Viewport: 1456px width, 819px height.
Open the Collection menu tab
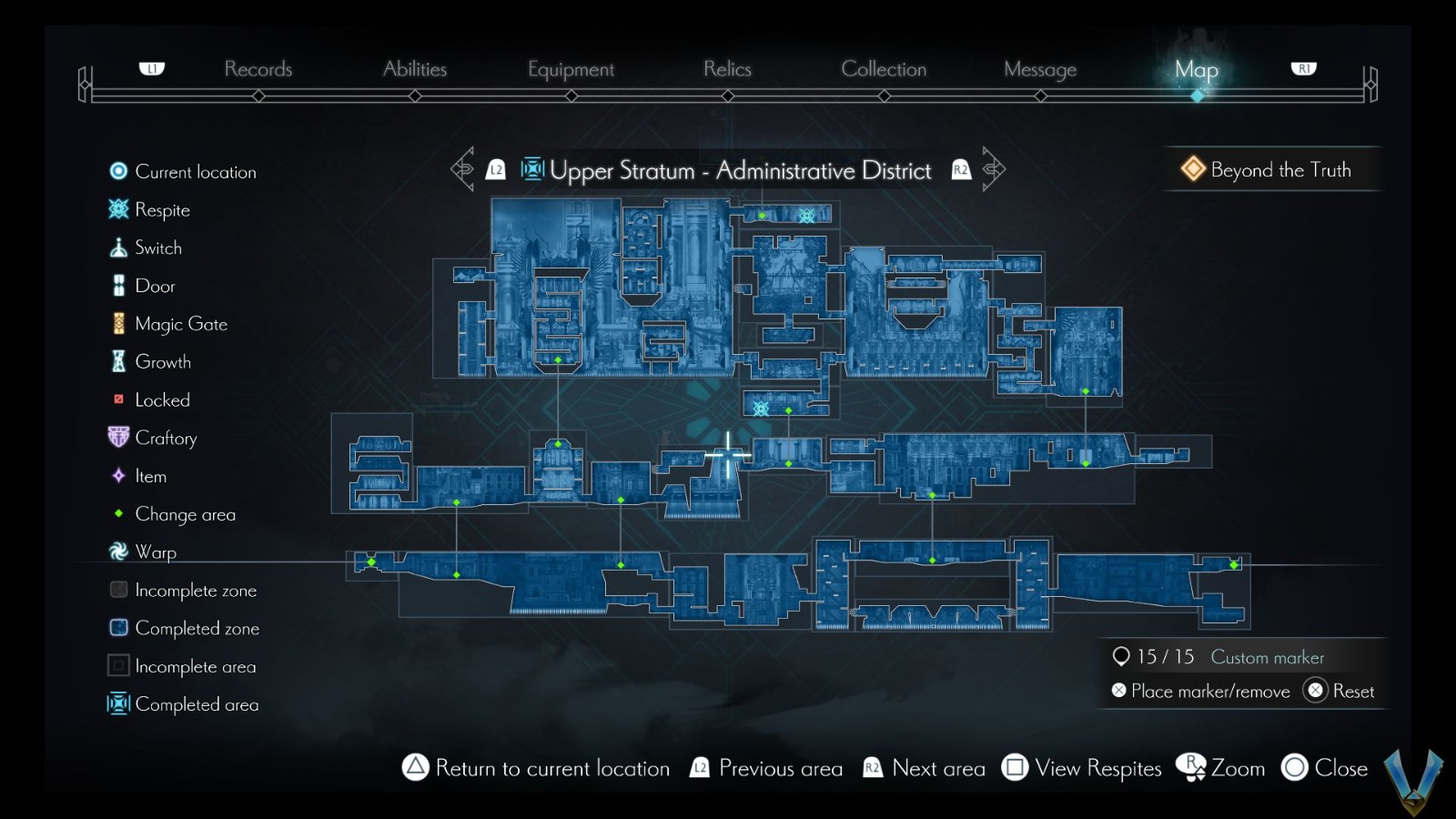[884, 68]
